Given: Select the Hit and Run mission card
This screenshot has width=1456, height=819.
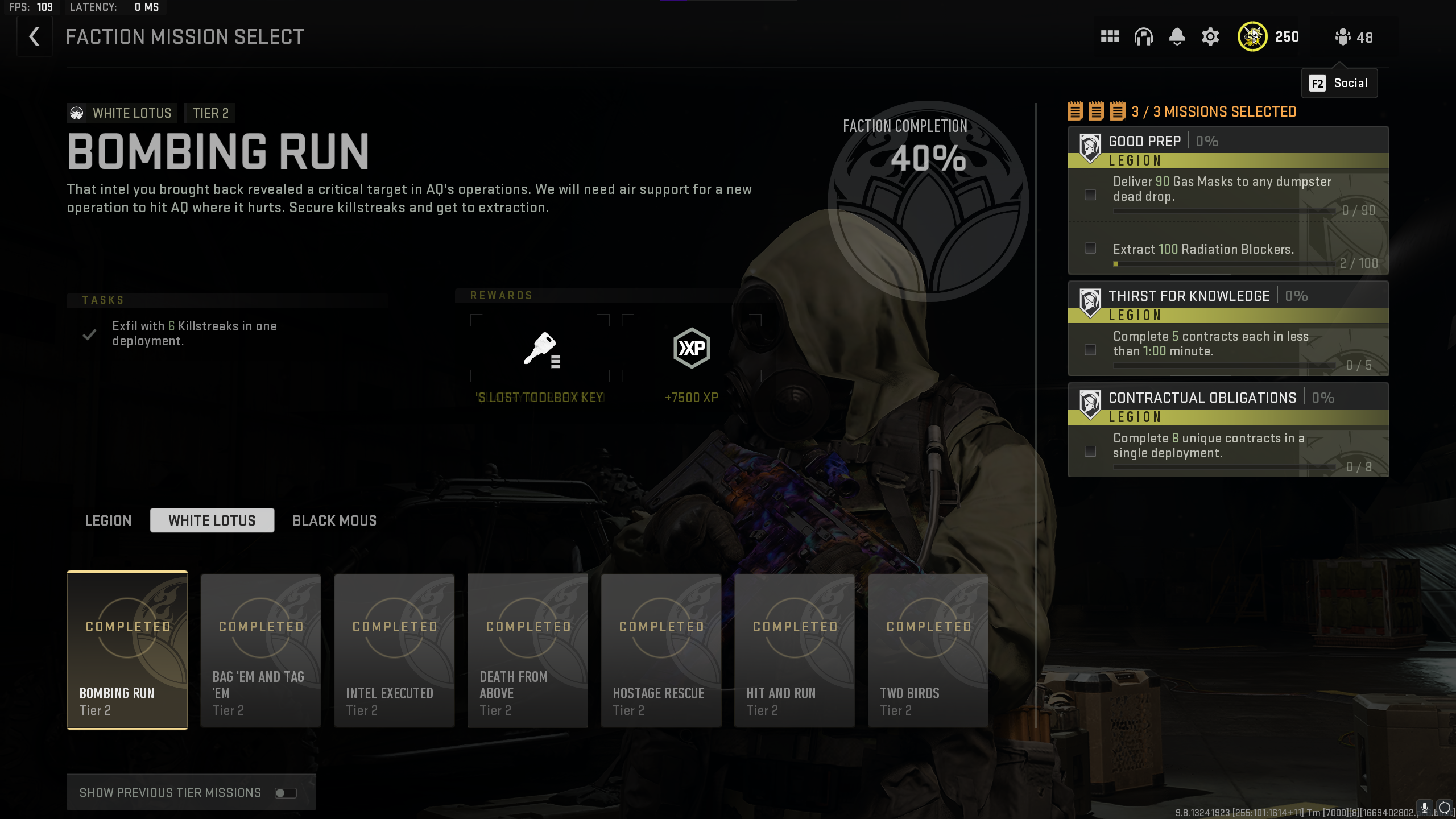Looking at the screenshot, I should coord(795,650).
